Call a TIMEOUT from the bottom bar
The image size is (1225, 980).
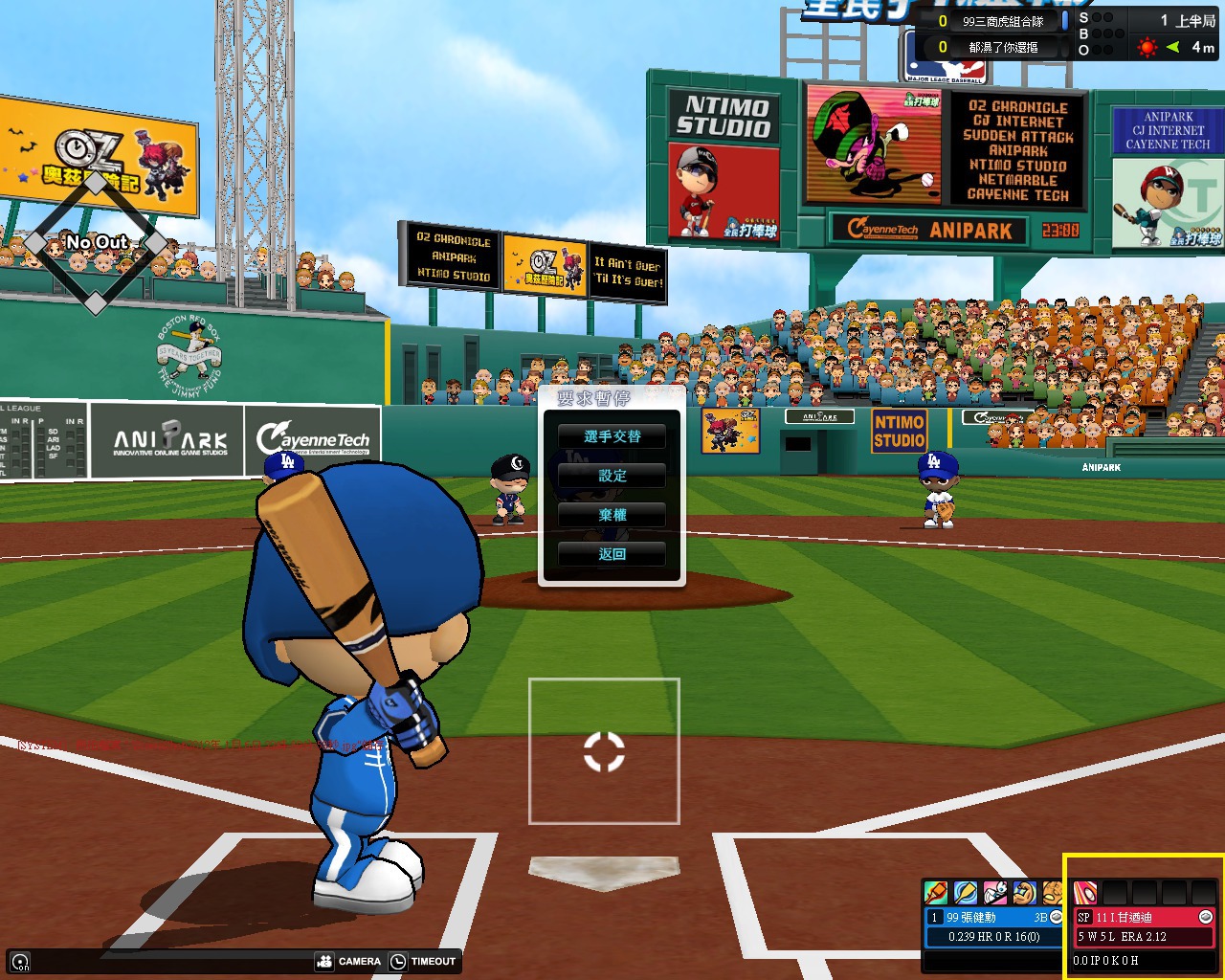coord(424,961)
